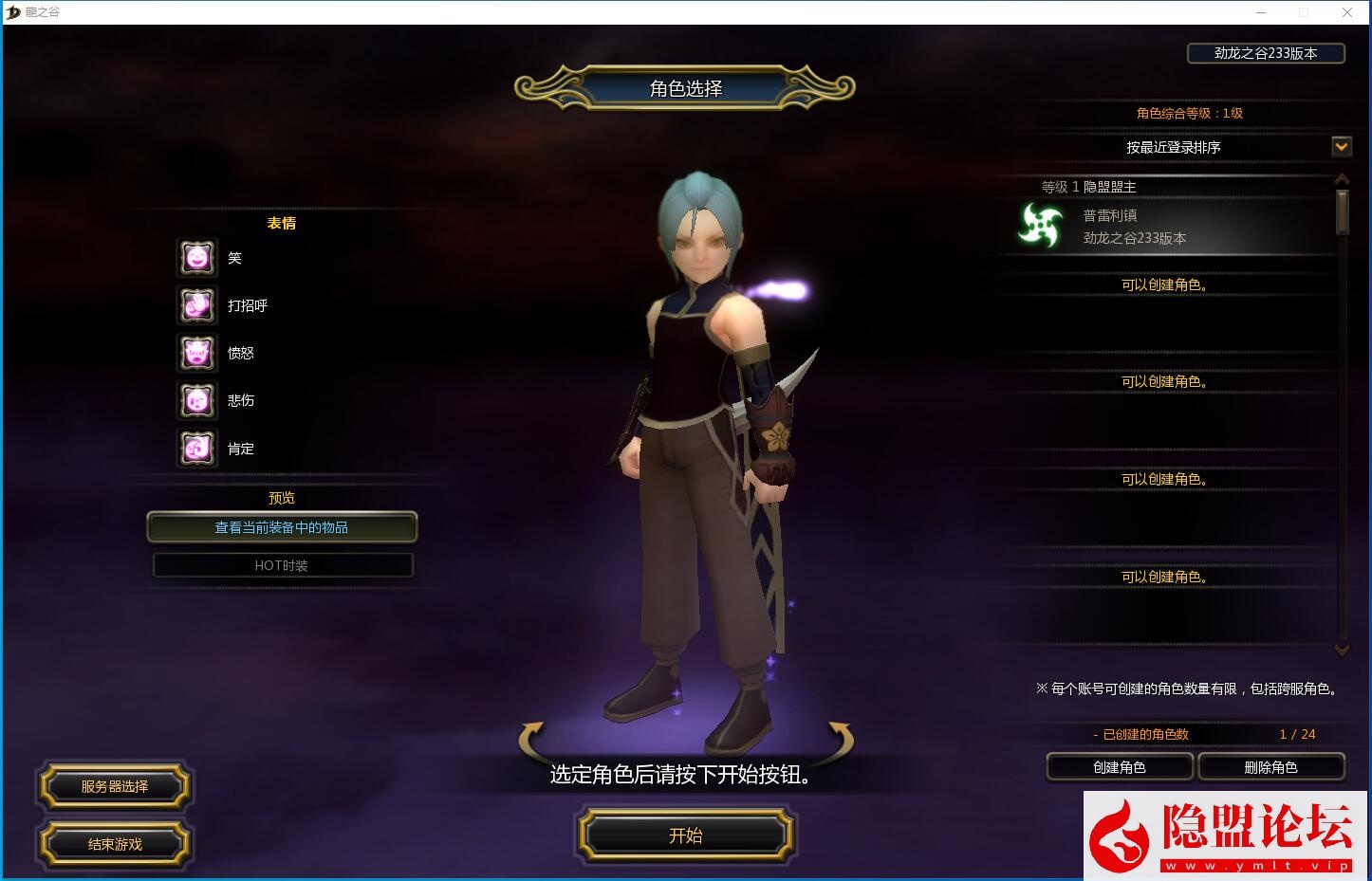
Task: Preview the HOT时装 costume
Action: pyautogui.click(x=282, y=565)
